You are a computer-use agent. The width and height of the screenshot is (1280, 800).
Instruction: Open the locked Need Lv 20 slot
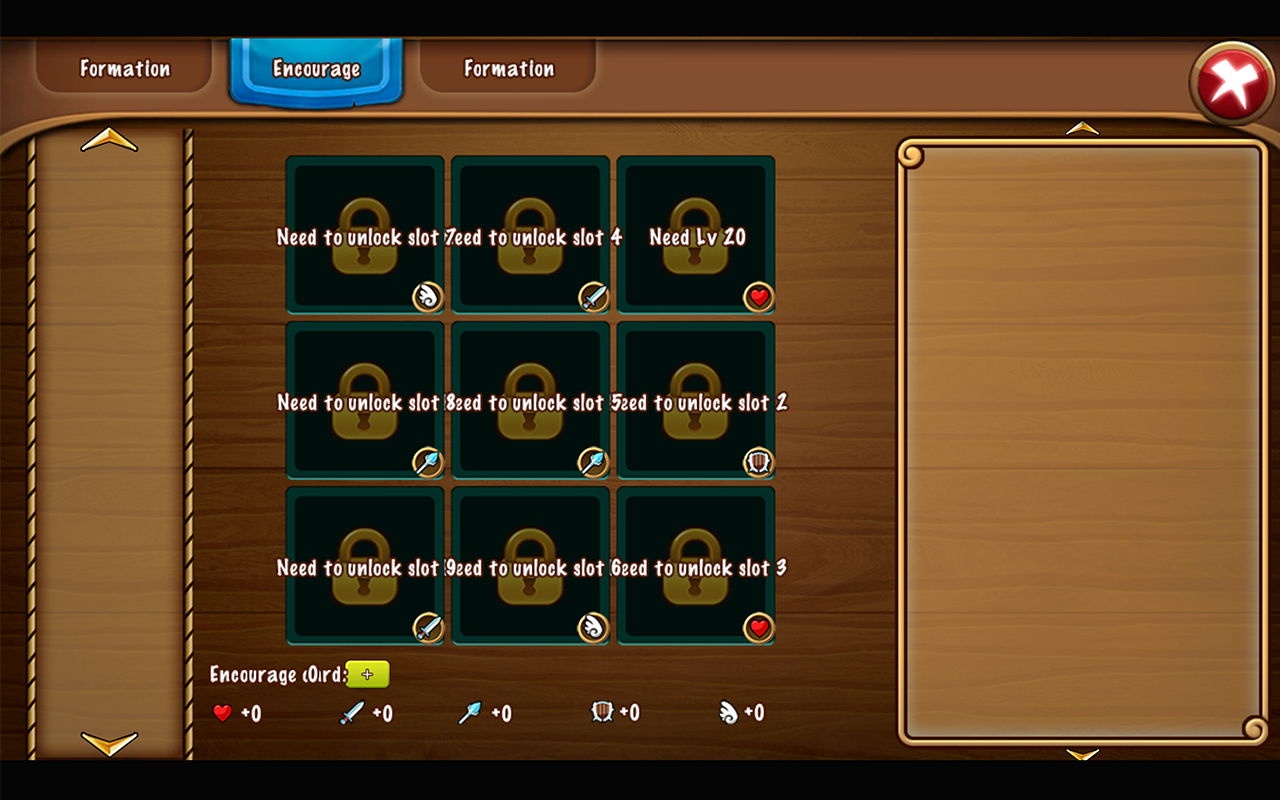695,232
